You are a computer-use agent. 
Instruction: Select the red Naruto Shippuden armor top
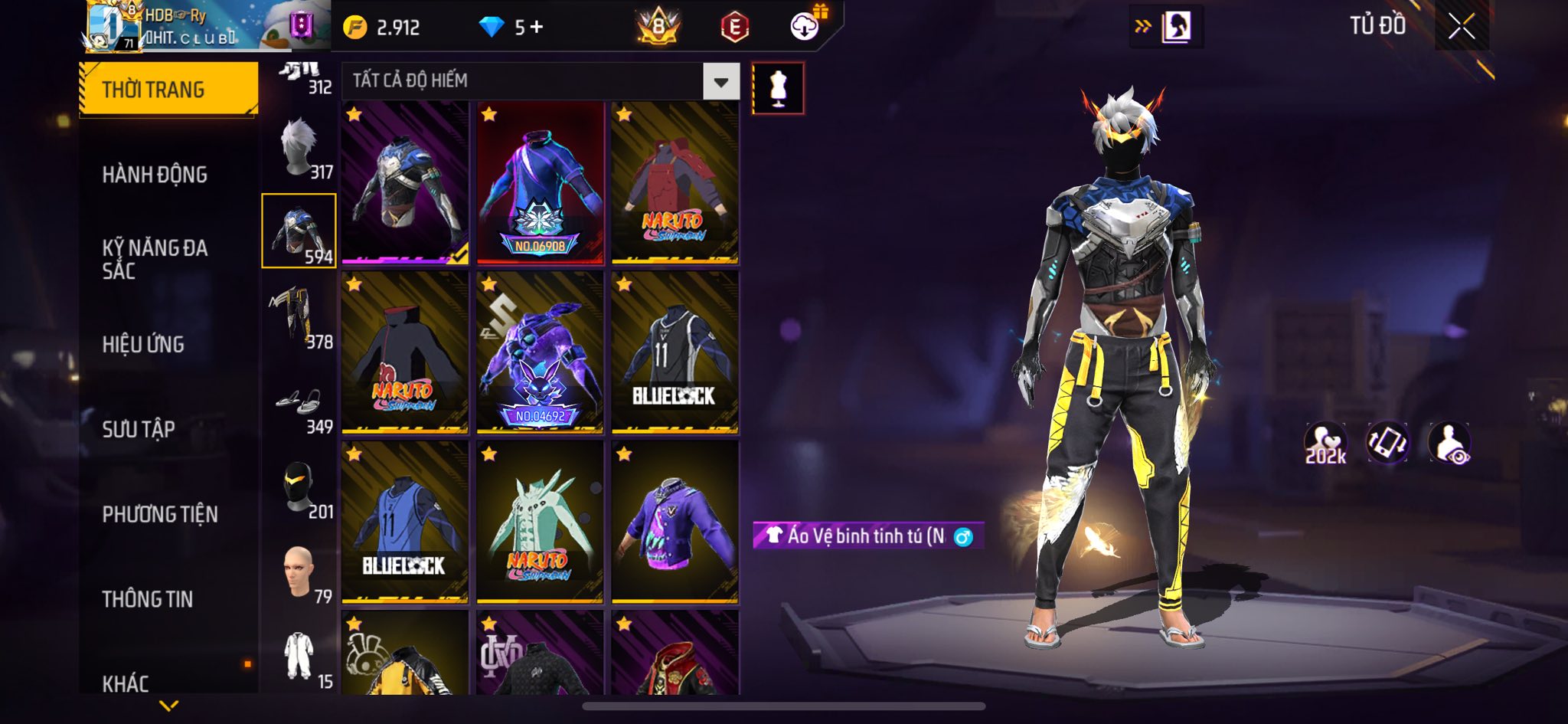(x=675, y=184)
